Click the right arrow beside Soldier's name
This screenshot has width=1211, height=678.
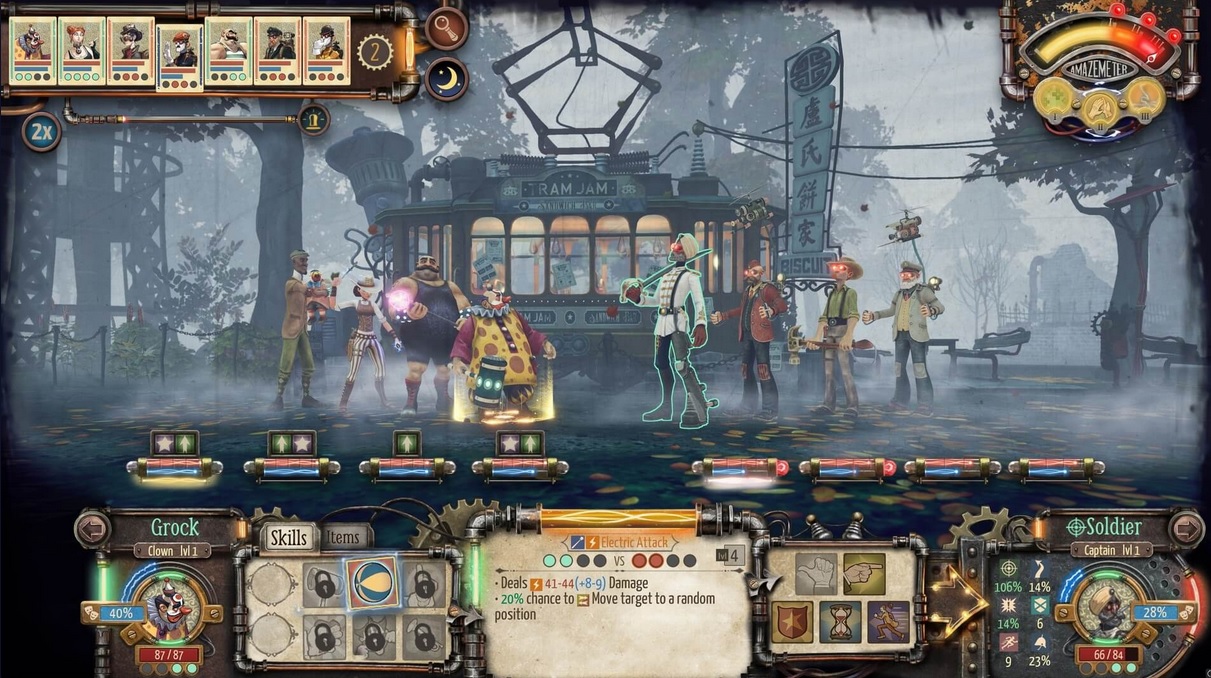click(1186, 527)
